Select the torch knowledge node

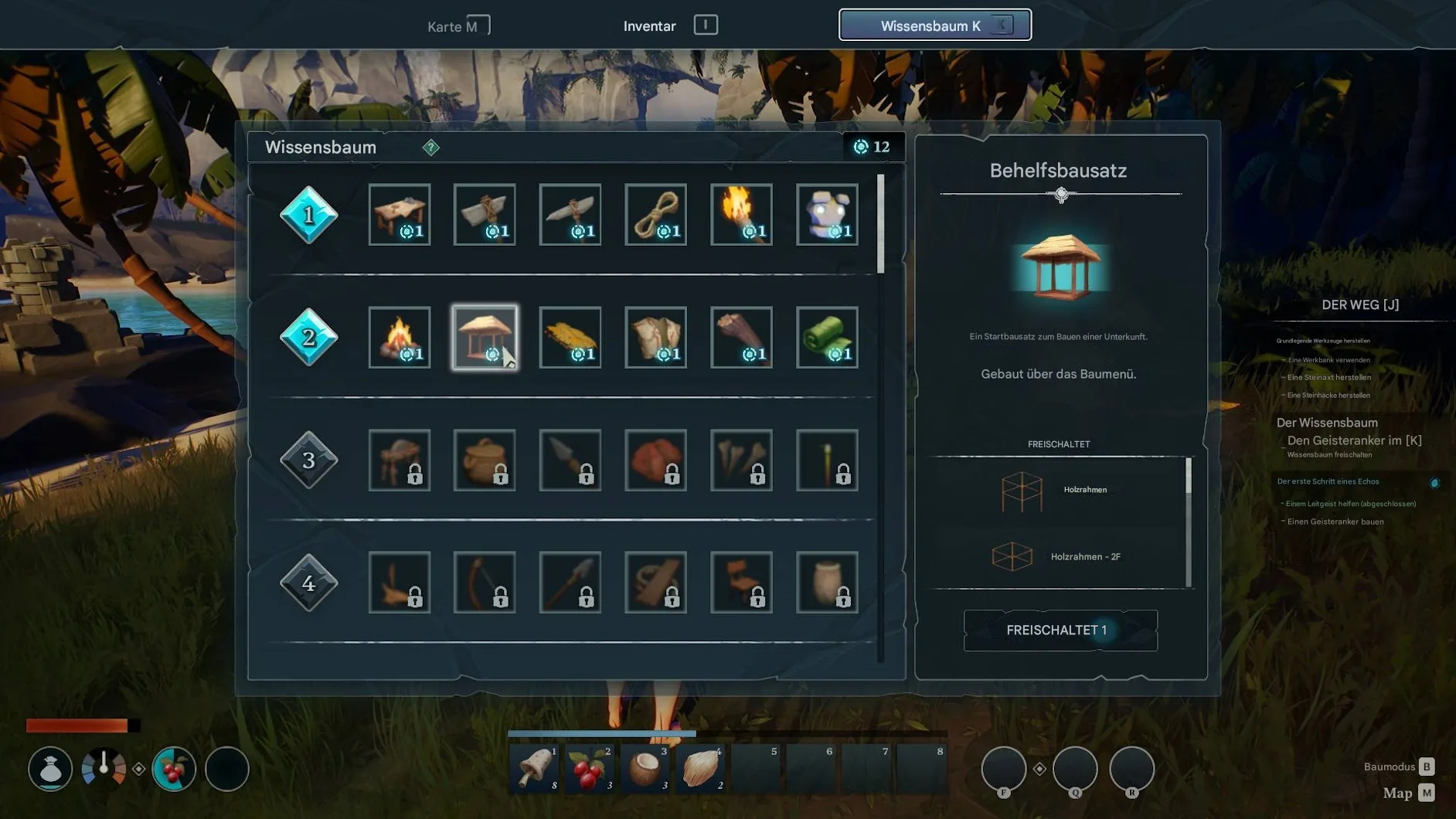coord(741,215)
